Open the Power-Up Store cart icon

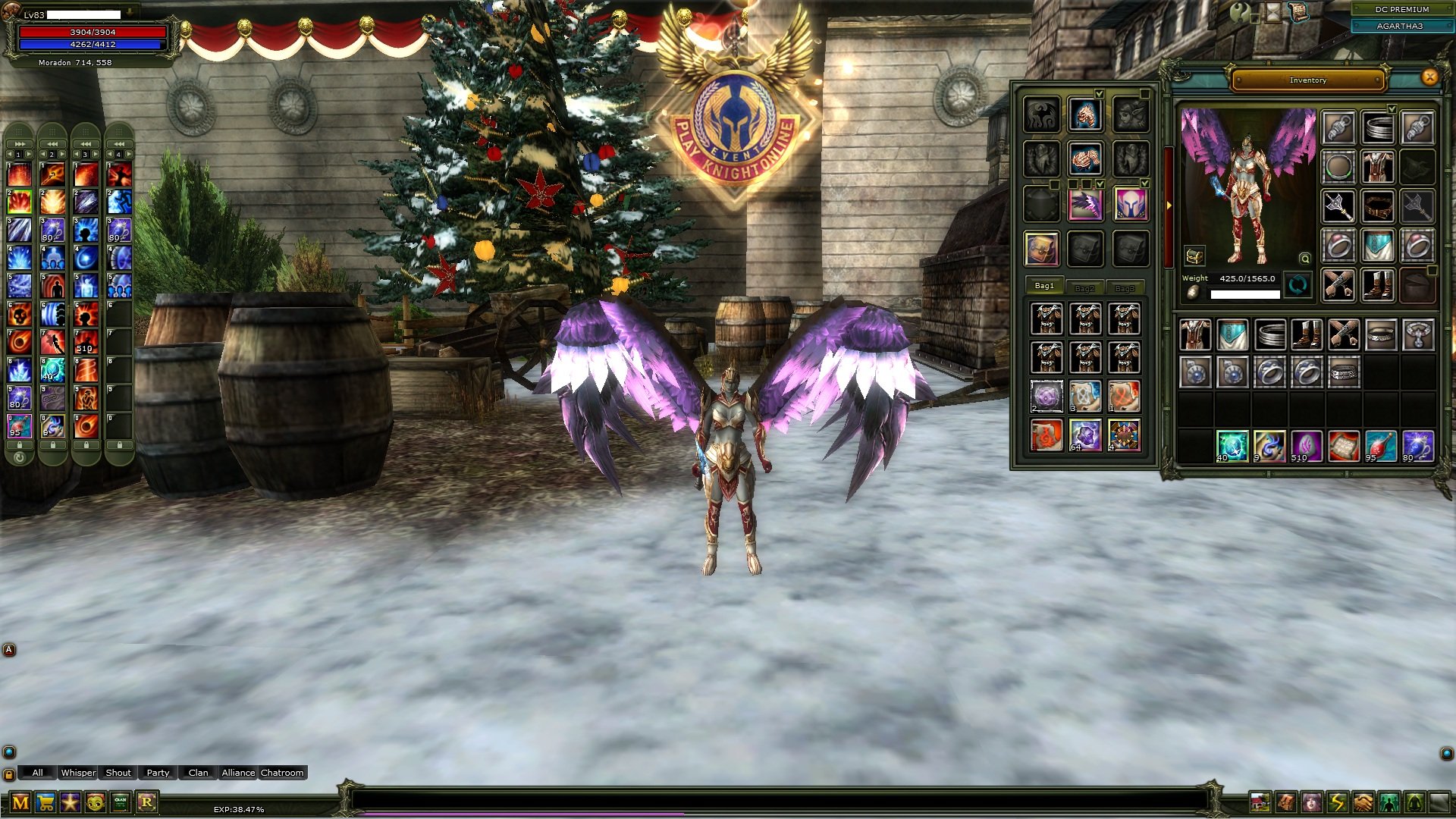pos(46,802)
